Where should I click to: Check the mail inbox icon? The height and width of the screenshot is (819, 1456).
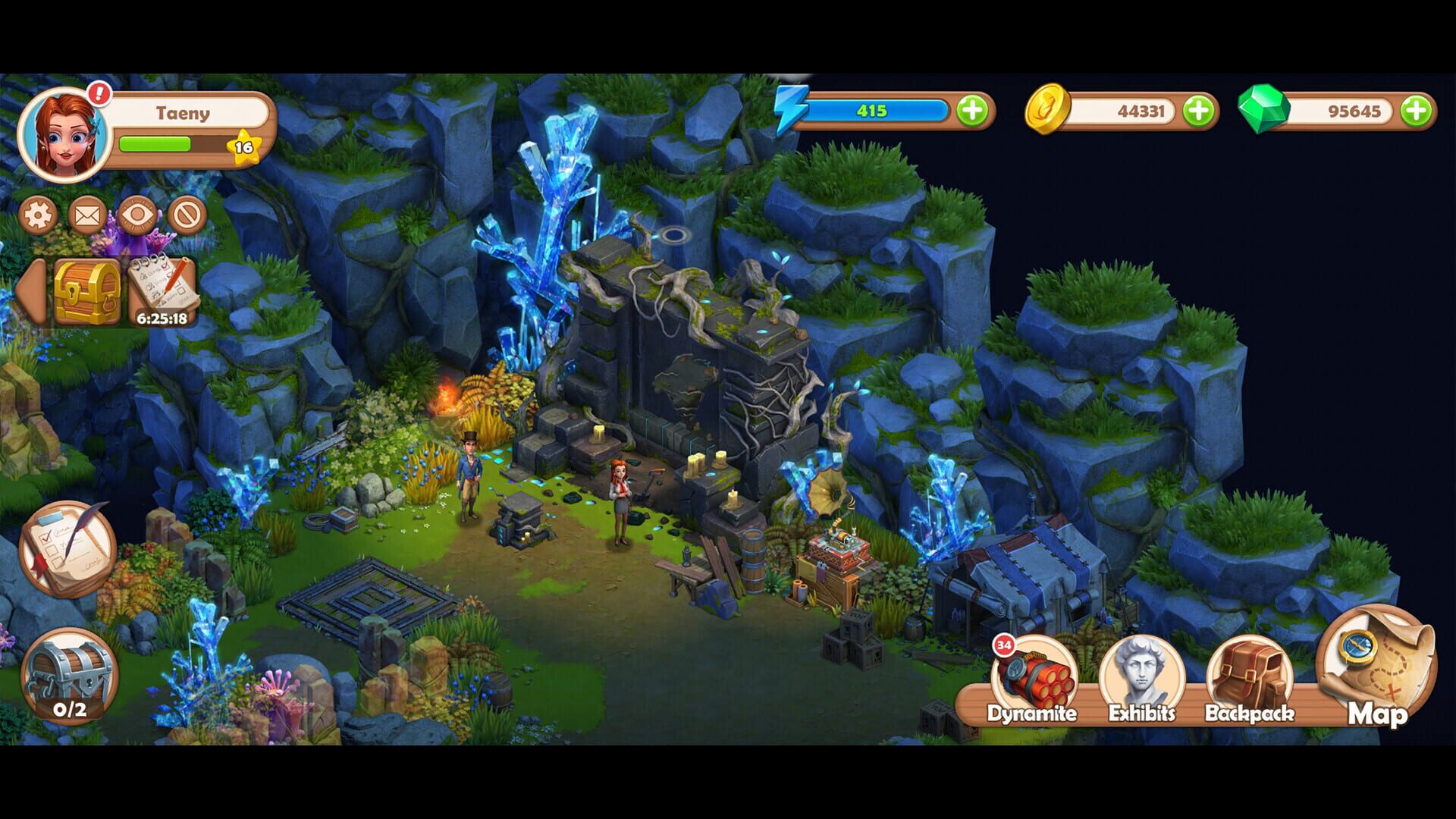point(87,214)
